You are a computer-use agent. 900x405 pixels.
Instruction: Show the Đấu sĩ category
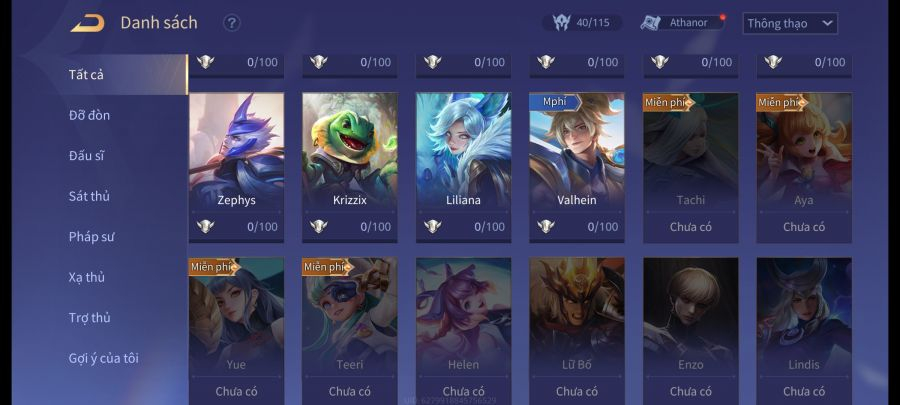[87, 156]
